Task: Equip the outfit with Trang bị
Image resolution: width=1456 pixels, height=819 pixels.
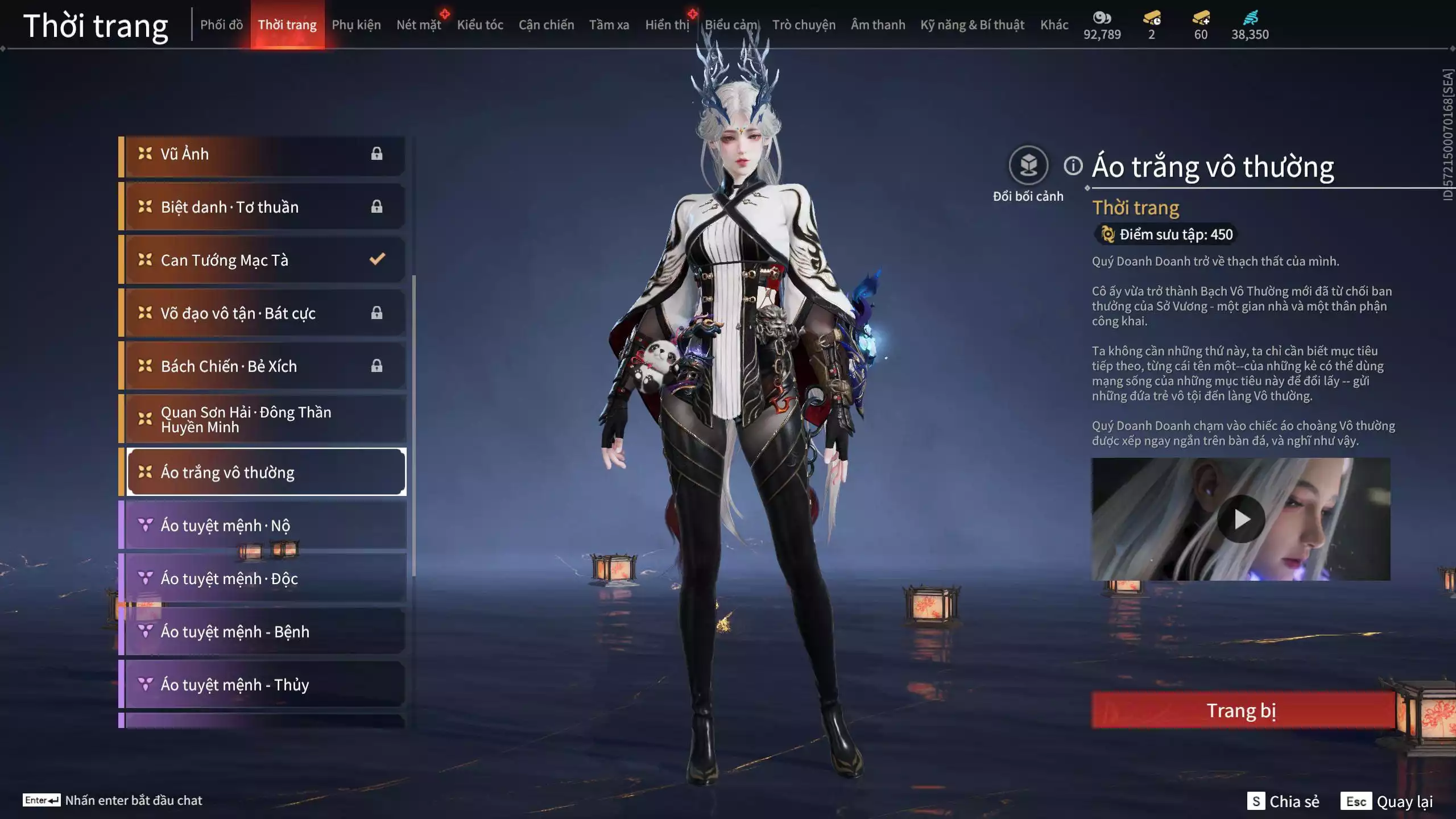Action: click(1242, 710)
